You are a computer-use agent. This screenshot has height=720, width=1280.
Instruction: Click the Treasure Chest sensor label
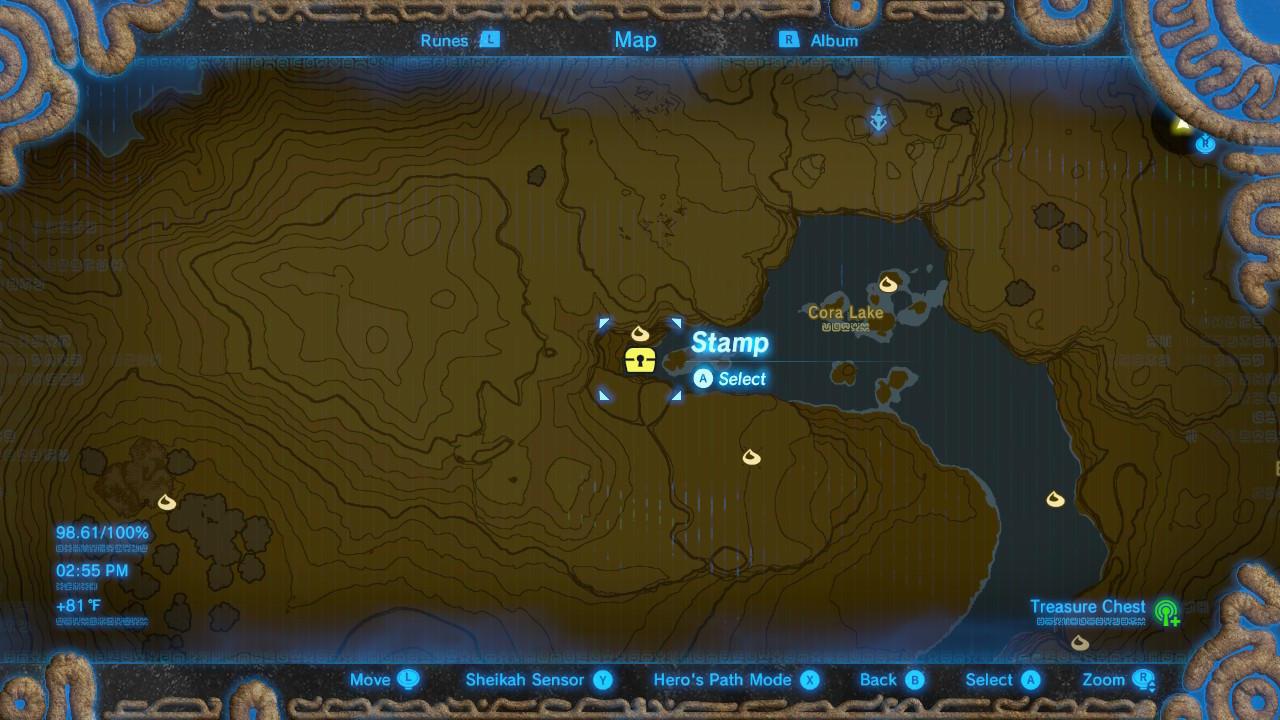[1088, 606]
